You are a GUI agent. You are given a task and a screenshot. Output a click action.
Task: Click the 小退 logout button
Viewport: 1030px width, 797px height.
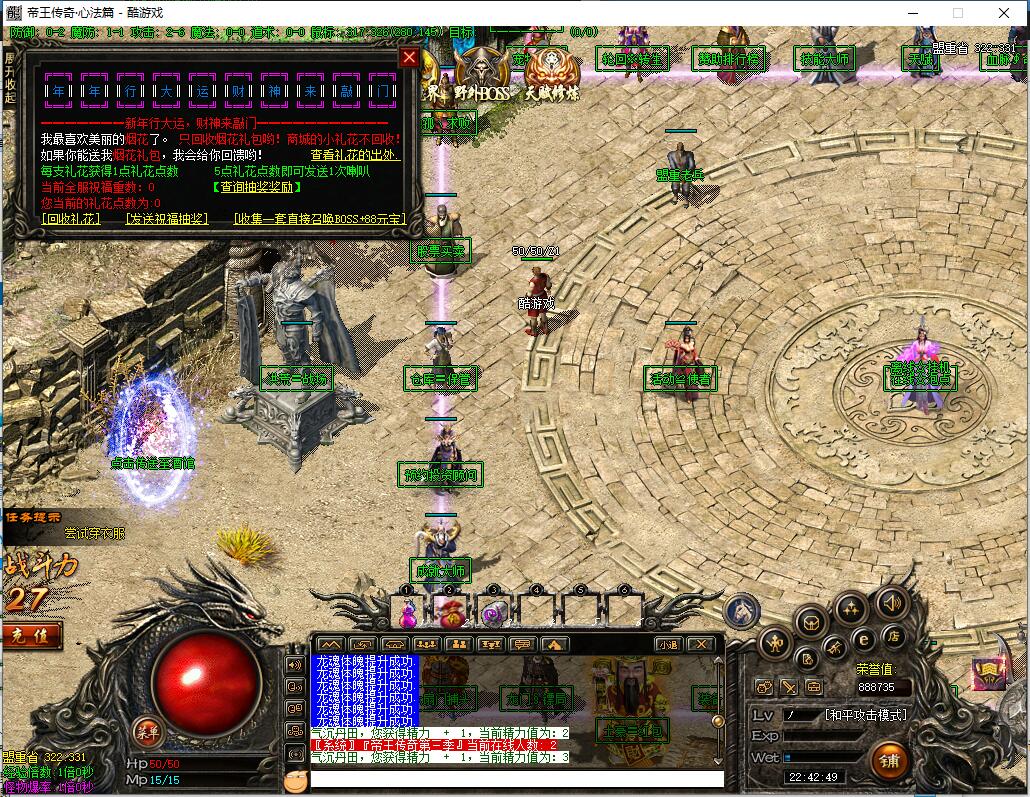[x=668, y=645]
